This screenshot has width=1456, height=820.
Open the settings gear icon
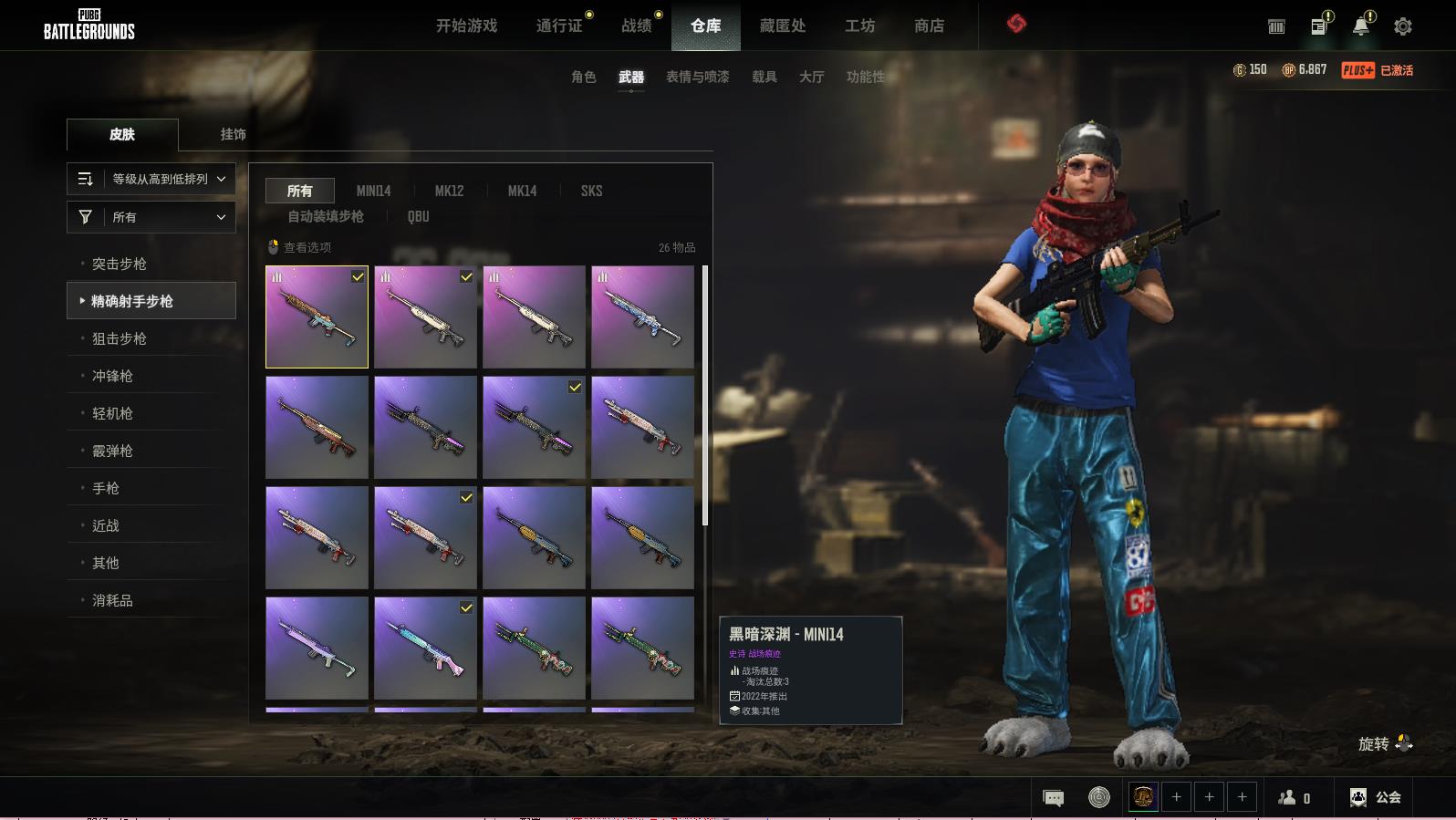1403,26
